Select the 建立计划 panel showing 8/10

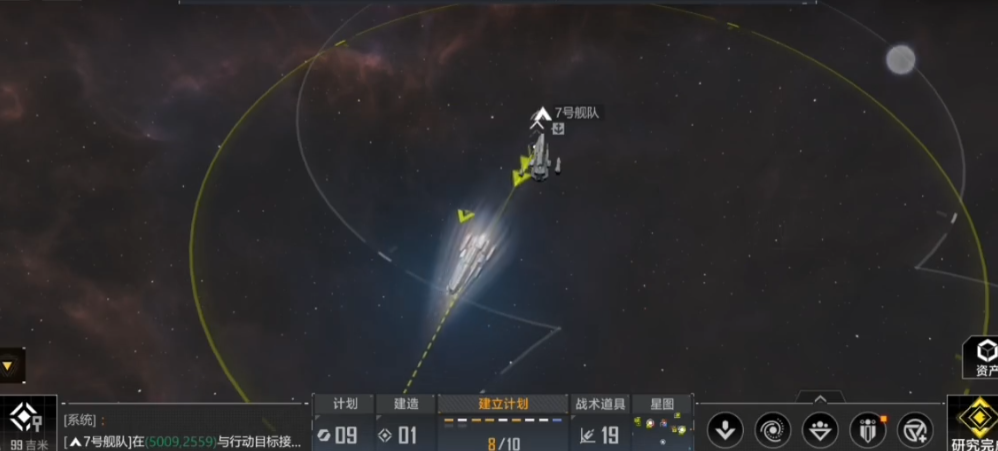point(503,423)
